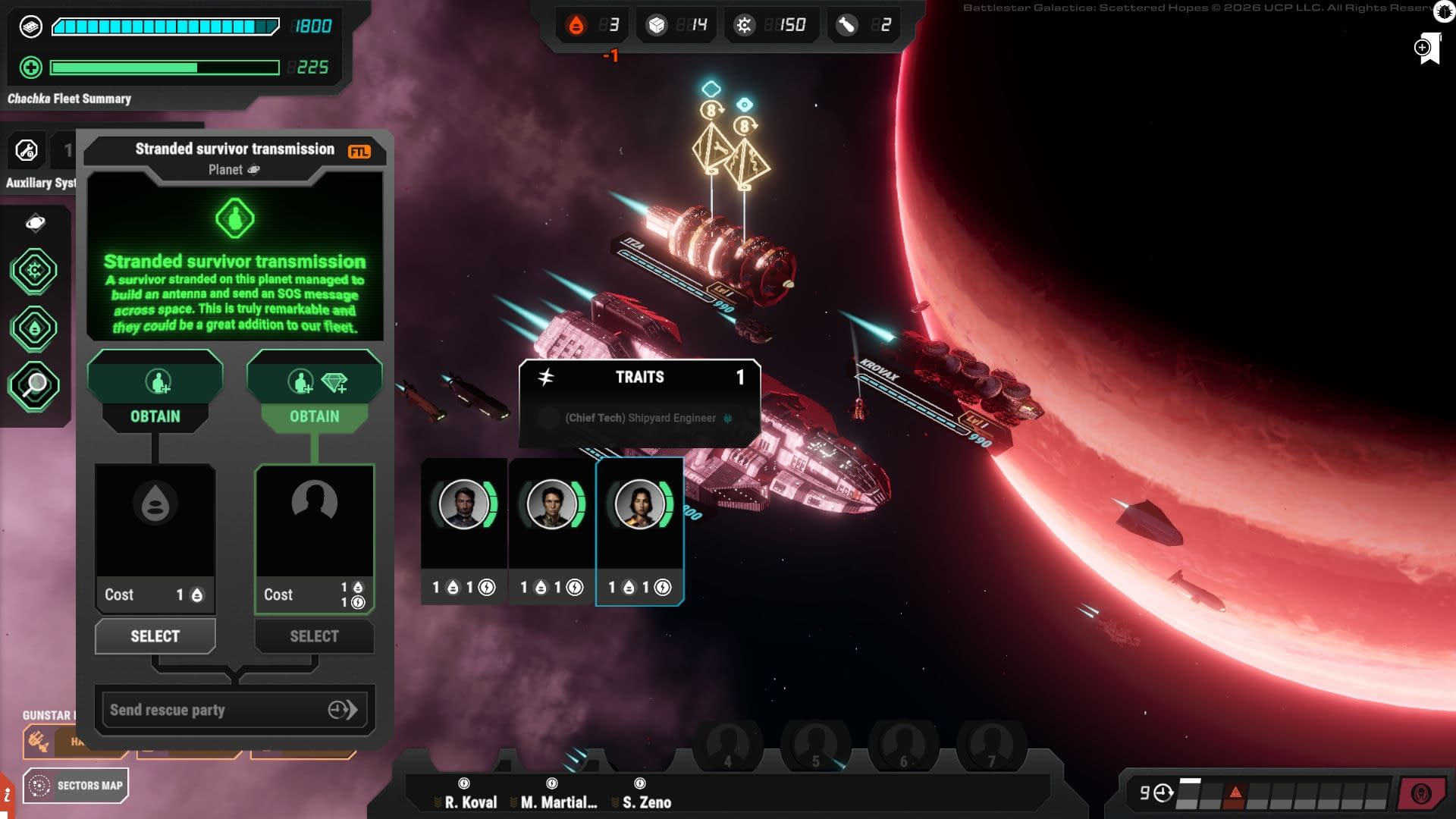Click the fuel droplet cost slot

pos(155,523)
